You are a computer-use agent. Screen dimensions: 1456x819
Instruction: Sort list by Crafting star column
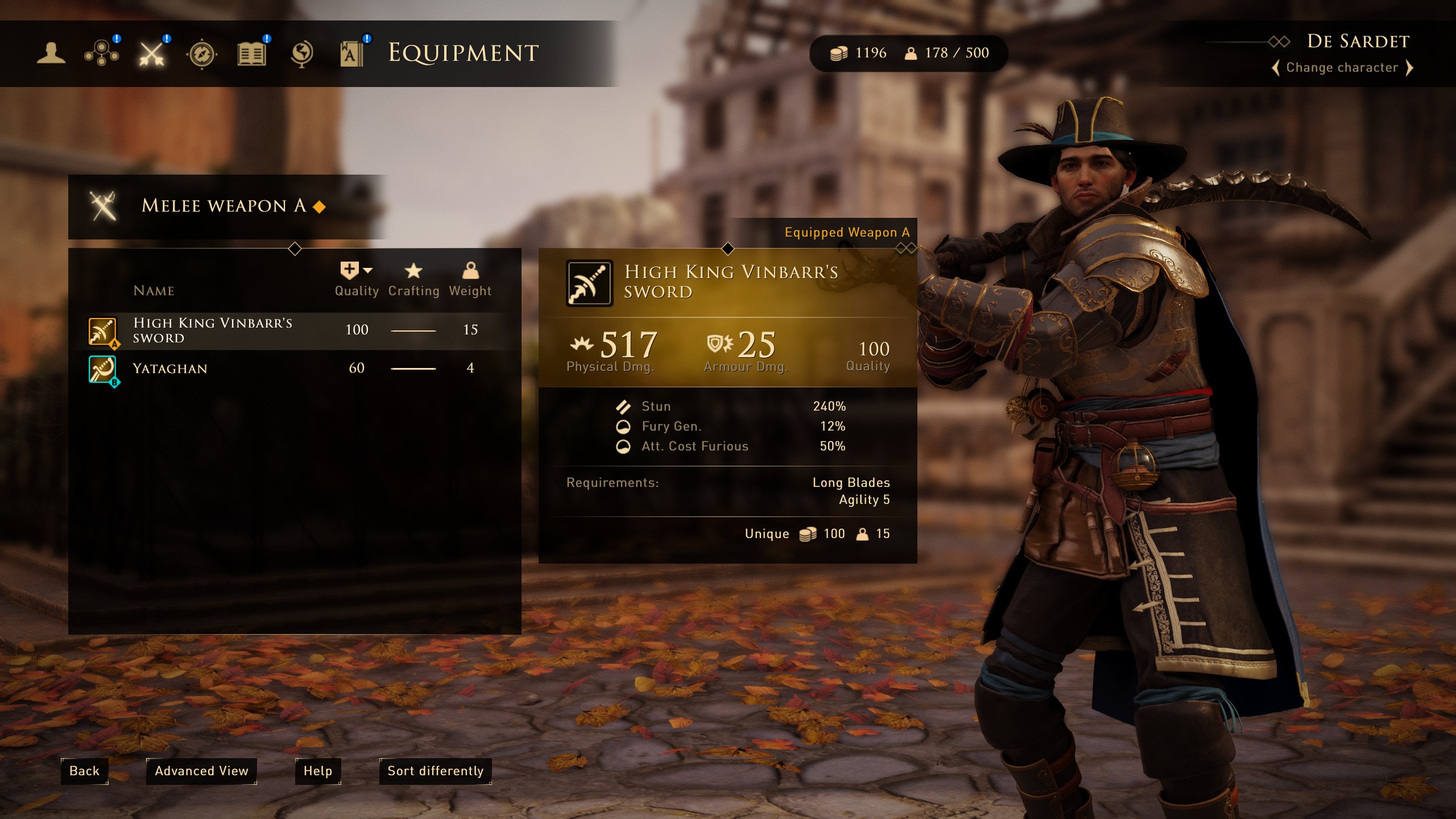coord(413,279)
